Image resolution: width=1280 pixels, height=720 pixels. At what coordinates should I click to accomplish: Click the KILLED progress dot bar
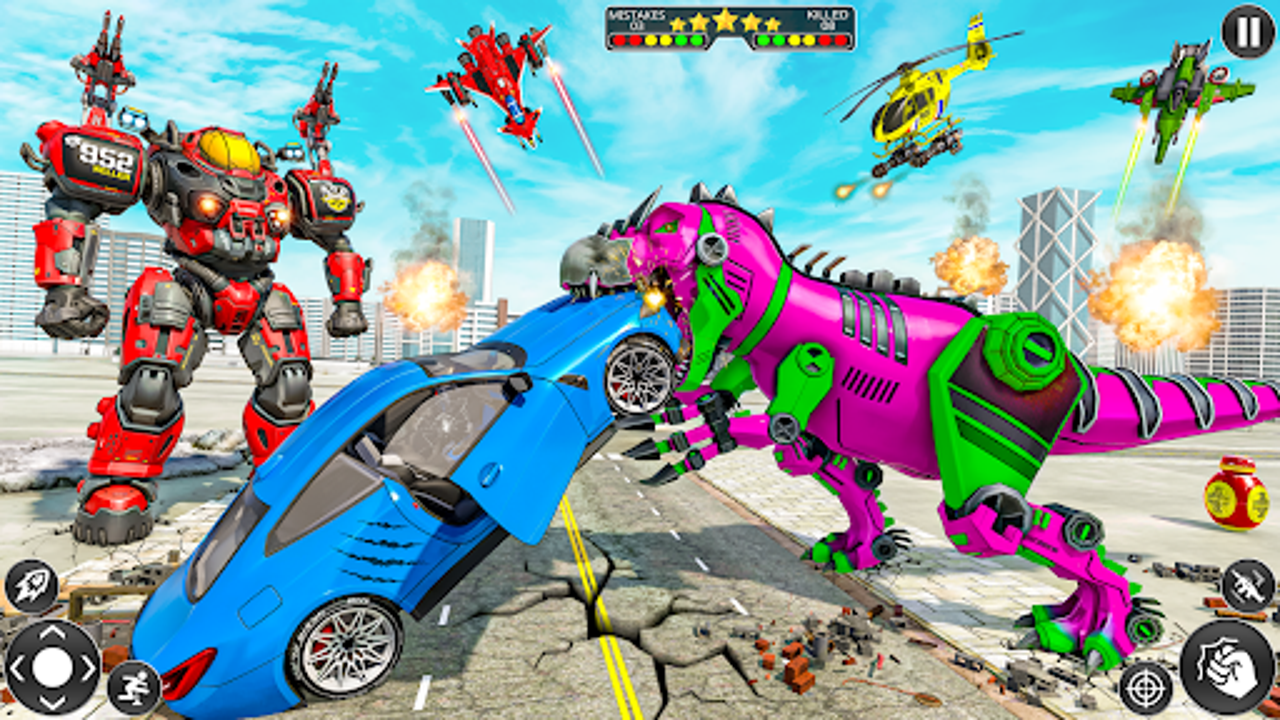pos(800,42)
